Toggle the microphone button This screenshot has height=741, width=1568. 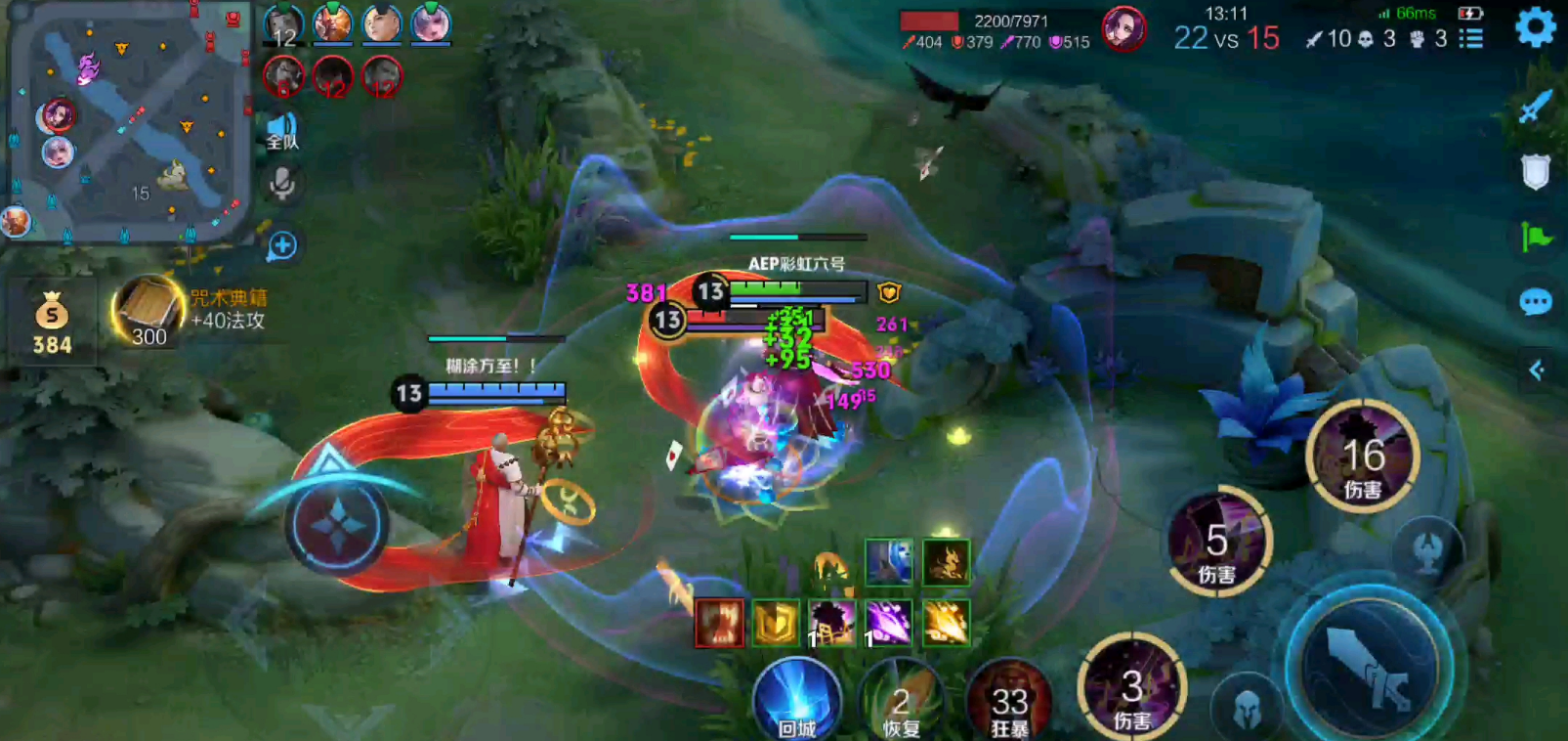click(x=282, y=184)
